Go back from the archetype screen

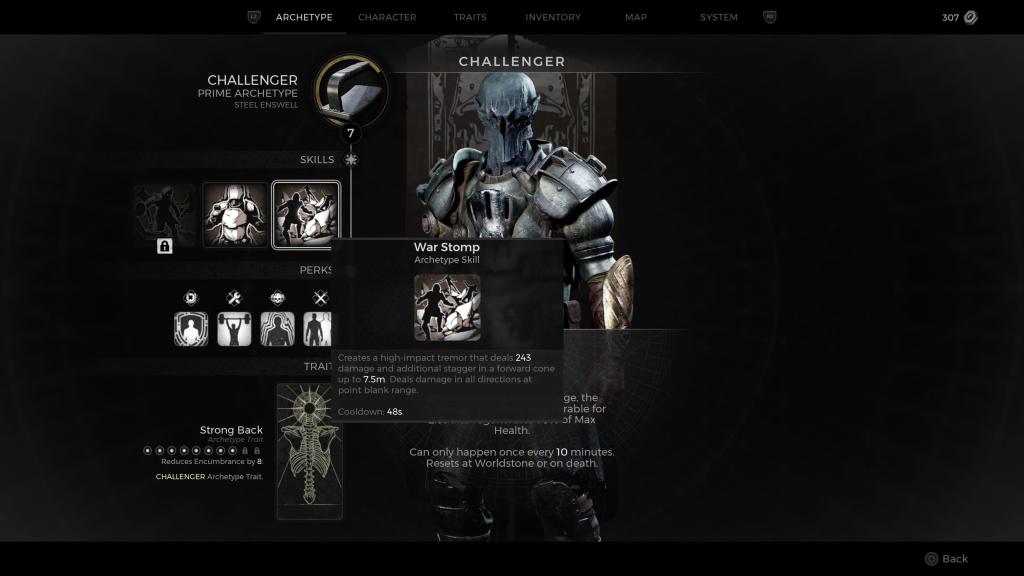coord(945,559)
